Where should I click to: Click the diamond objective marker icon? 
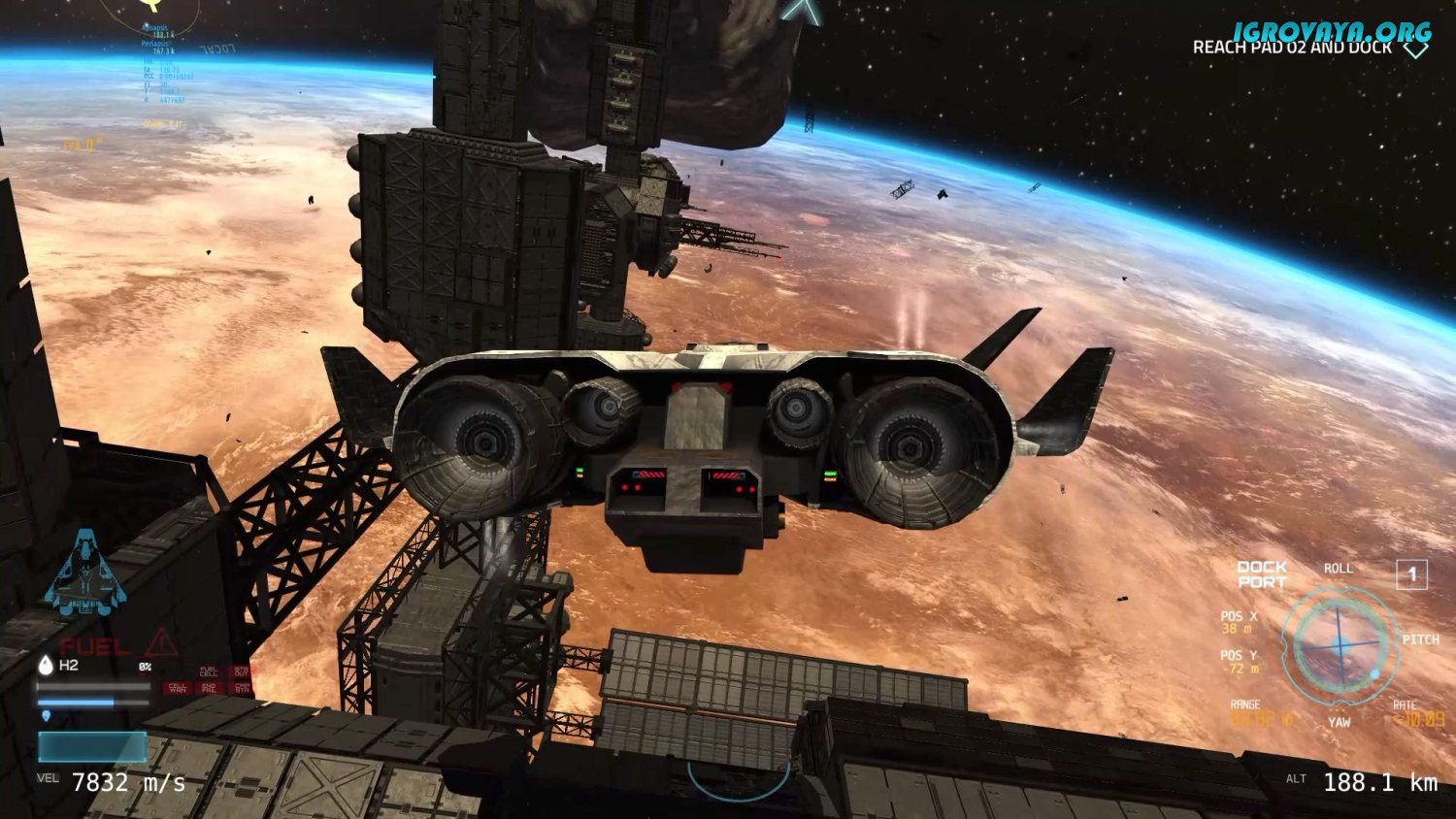pos(1415,48)
